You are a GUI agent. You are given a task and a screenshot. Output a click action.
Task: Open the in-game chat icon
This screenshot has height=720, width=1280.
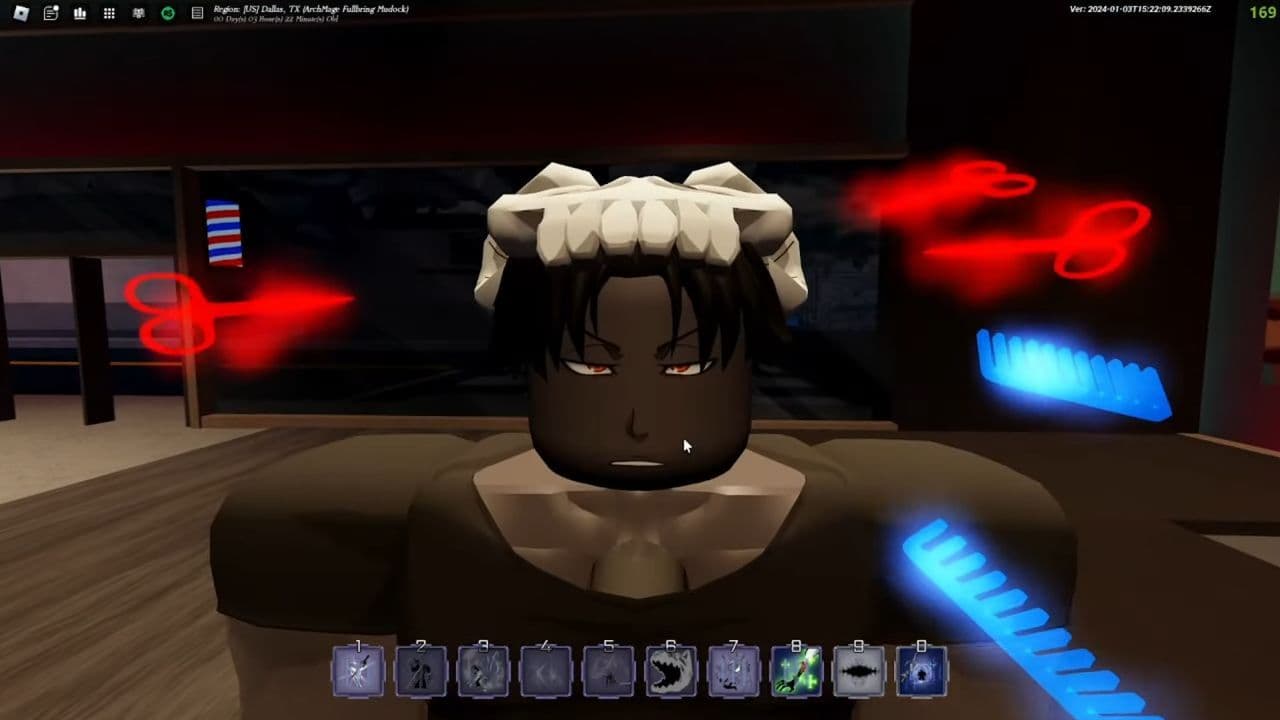(49, 13)
